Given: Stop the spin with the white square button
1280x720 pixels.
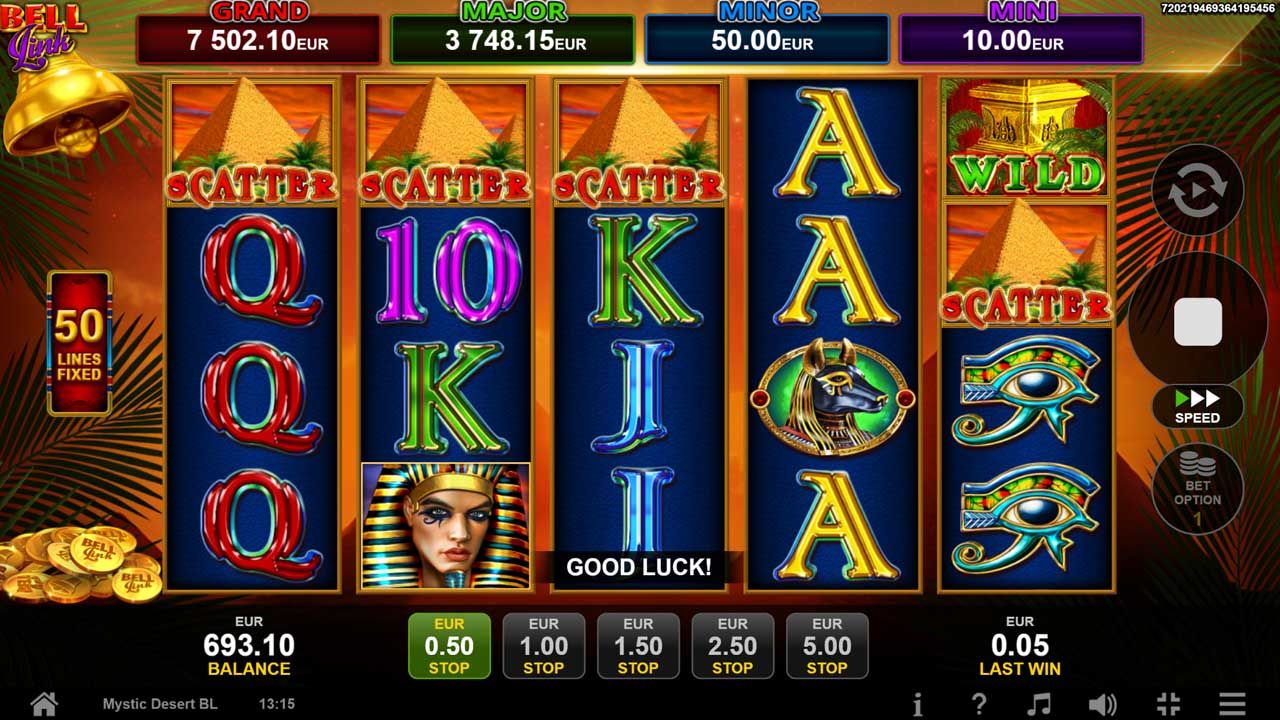Looking at the screenshot, I should click(1197, 322).
